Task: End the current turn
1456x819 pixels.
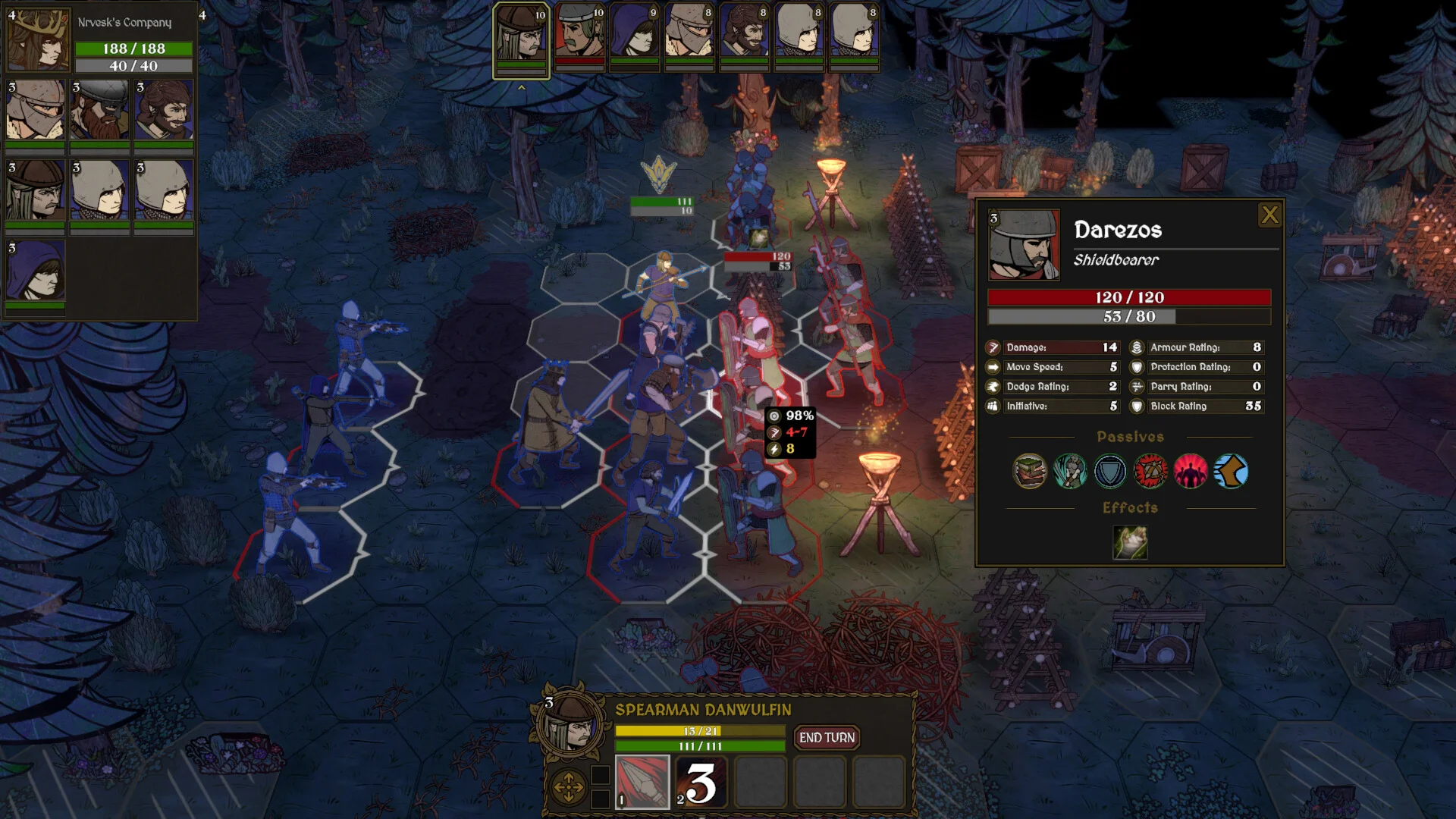Action: pyautogui.click(x=827, y=737)
